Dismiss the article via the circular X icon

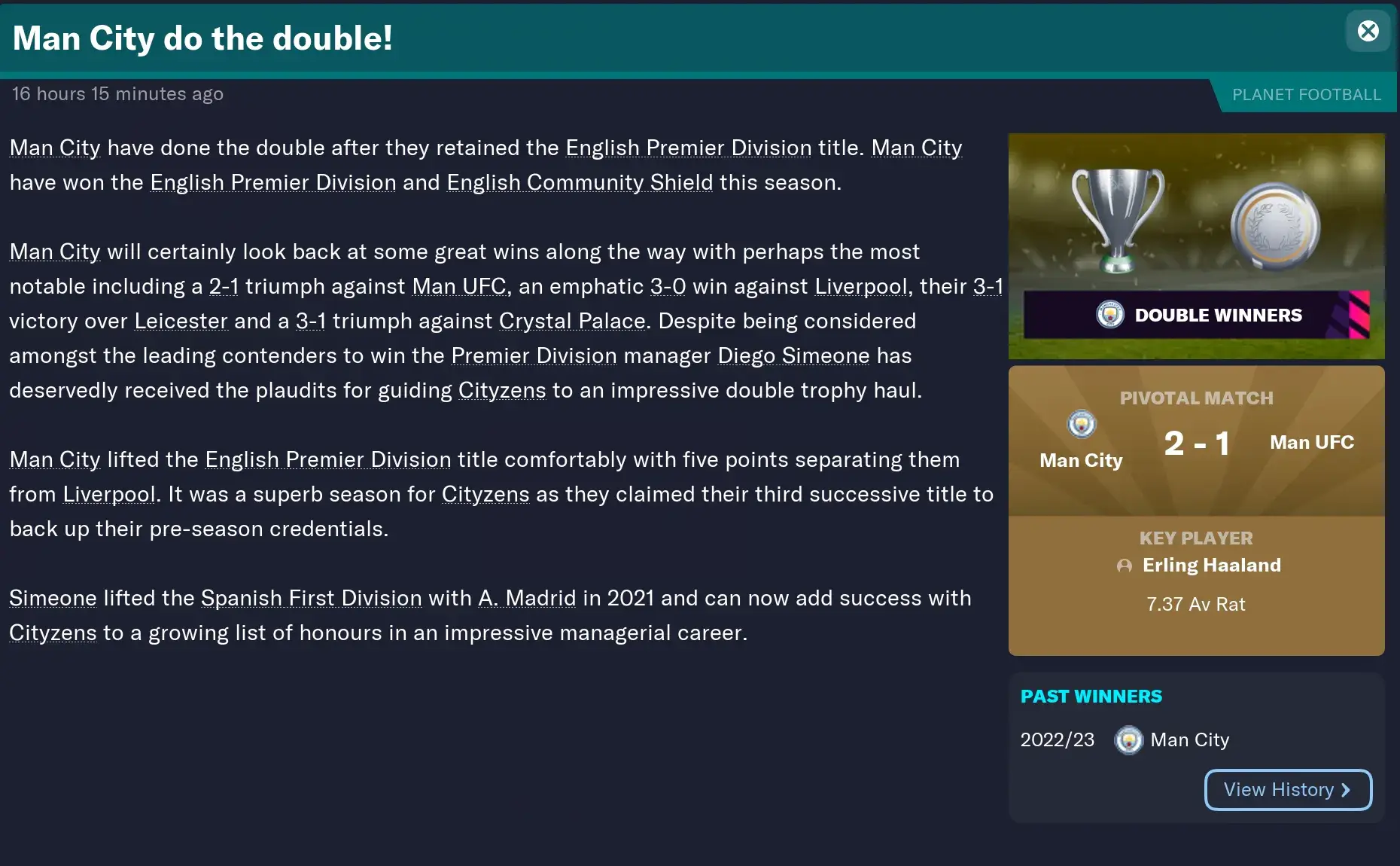pos(1368,30)
